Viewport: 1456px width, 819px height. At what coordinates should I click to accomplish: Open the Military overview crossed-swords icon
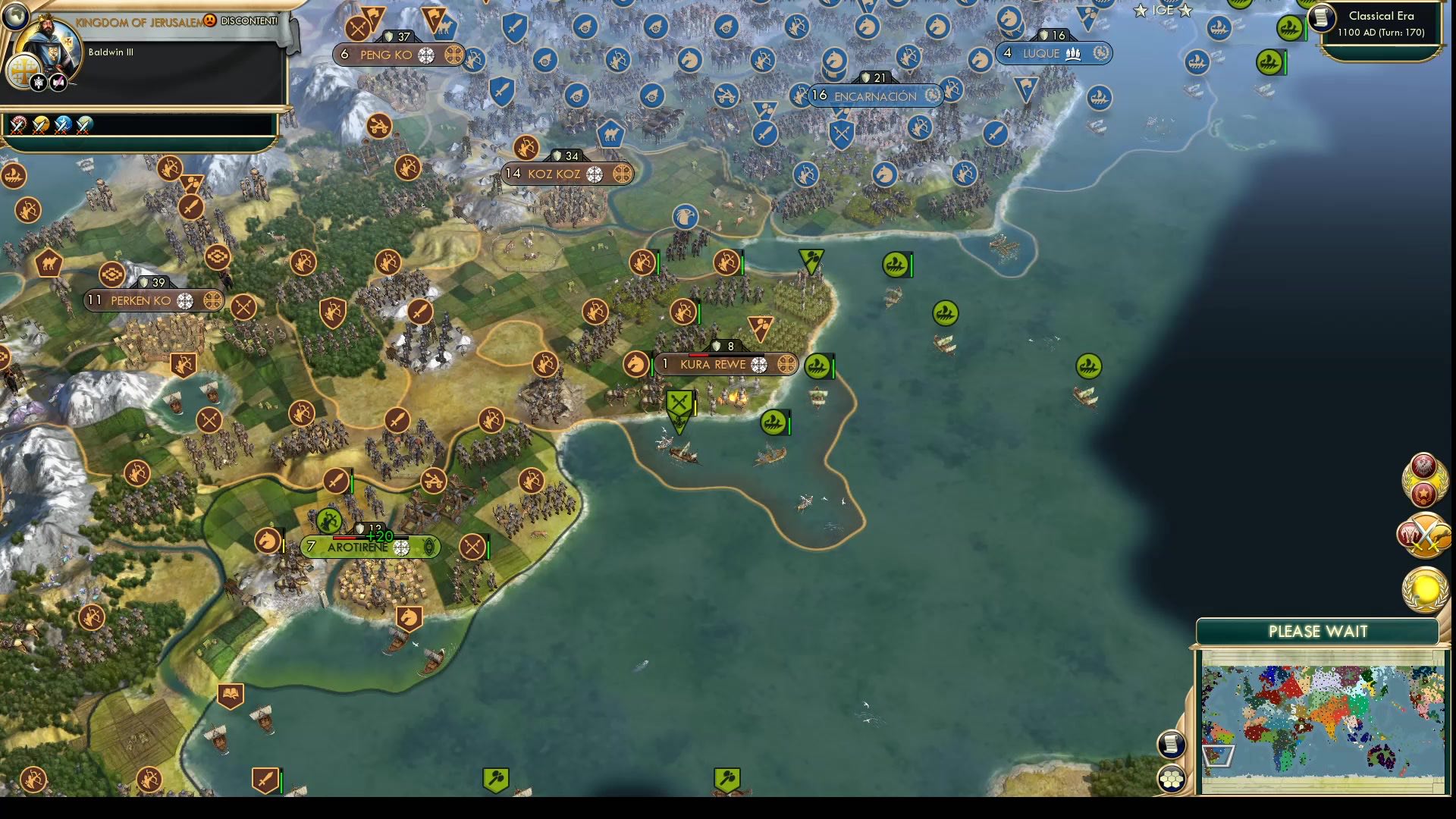[1424, 536]
